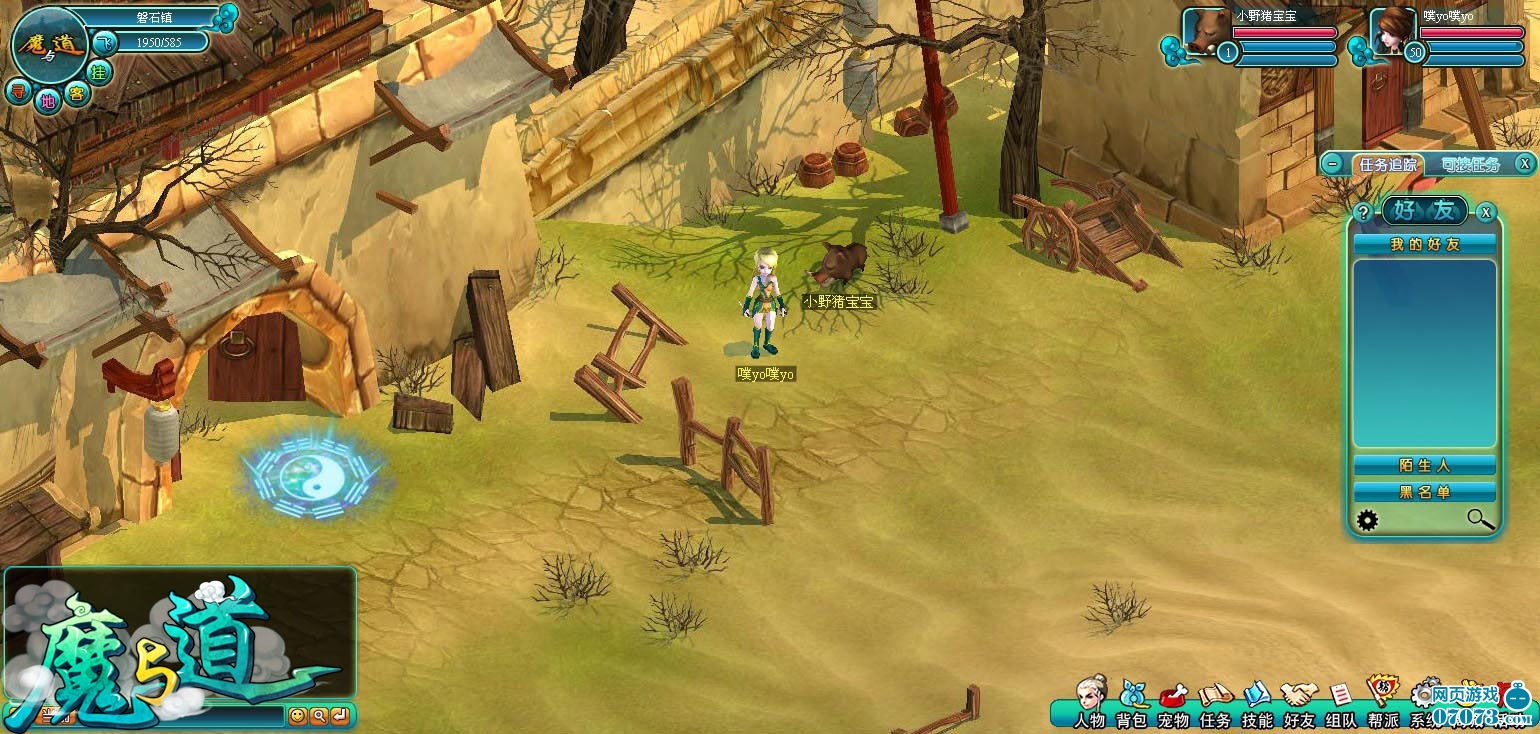
Task: Click the 飞 fly button
Action: click(x=106, y=42)
